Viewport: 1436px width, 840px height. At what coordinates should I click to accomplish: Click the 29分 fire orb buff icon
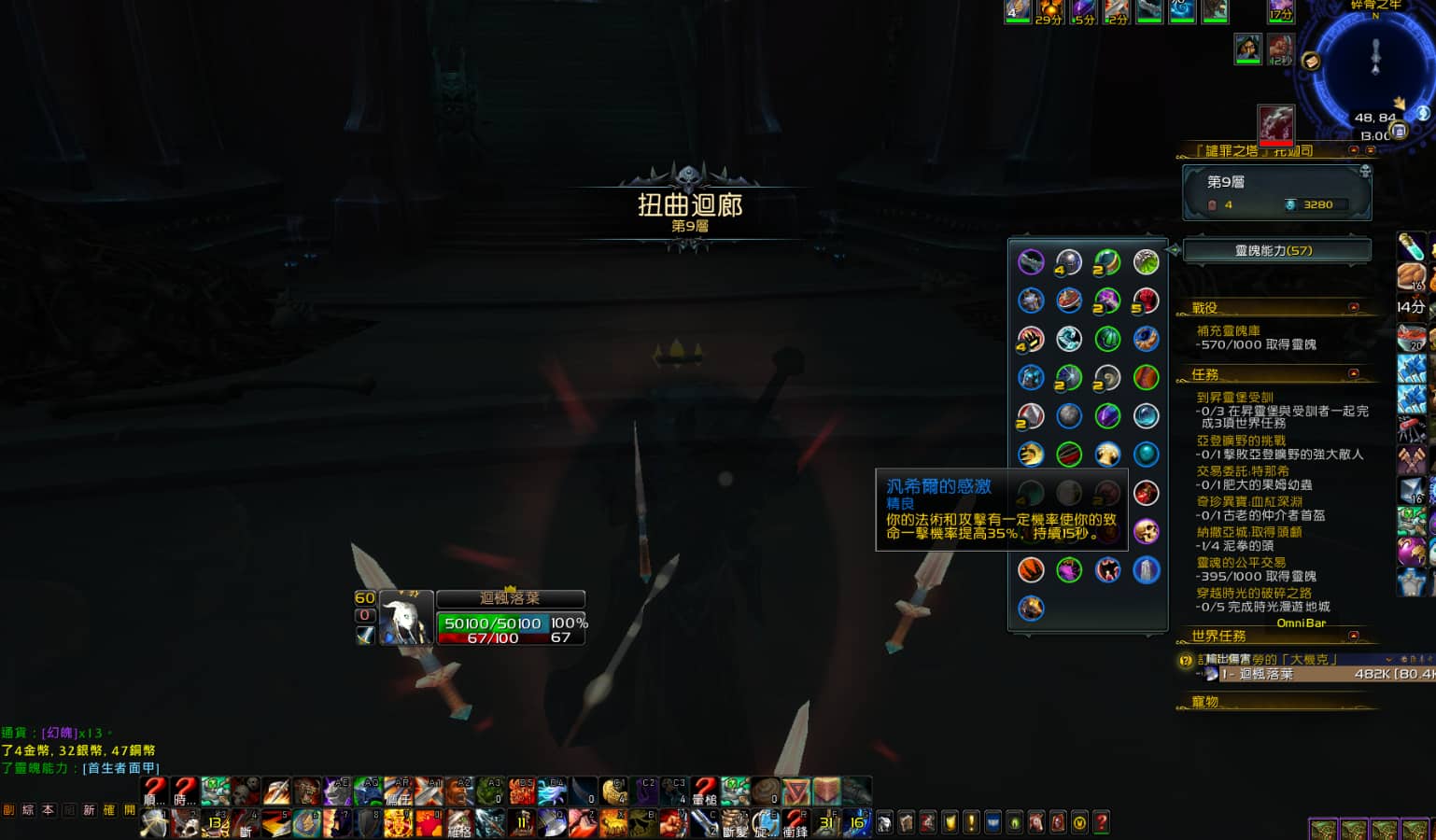tap(1049, 10)
